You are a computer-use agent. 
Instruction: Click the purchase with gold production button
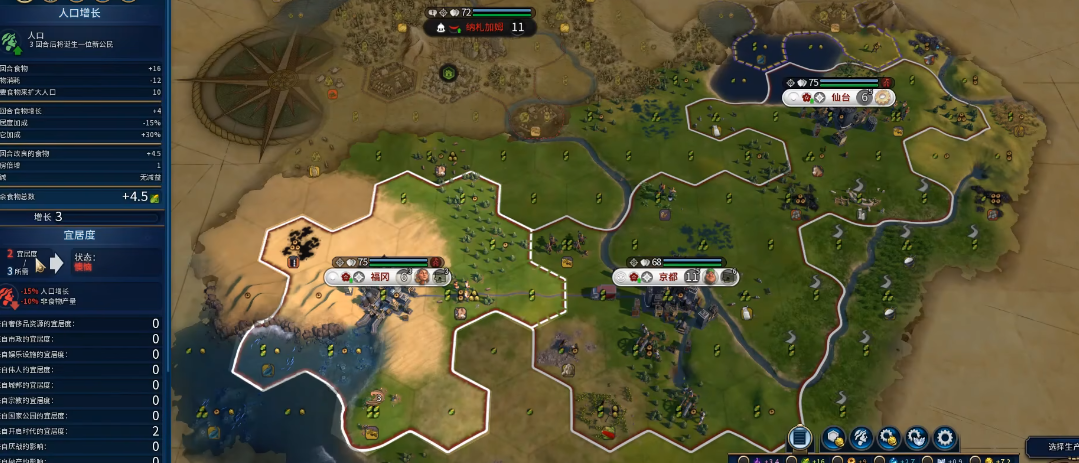tap(889, 437)
